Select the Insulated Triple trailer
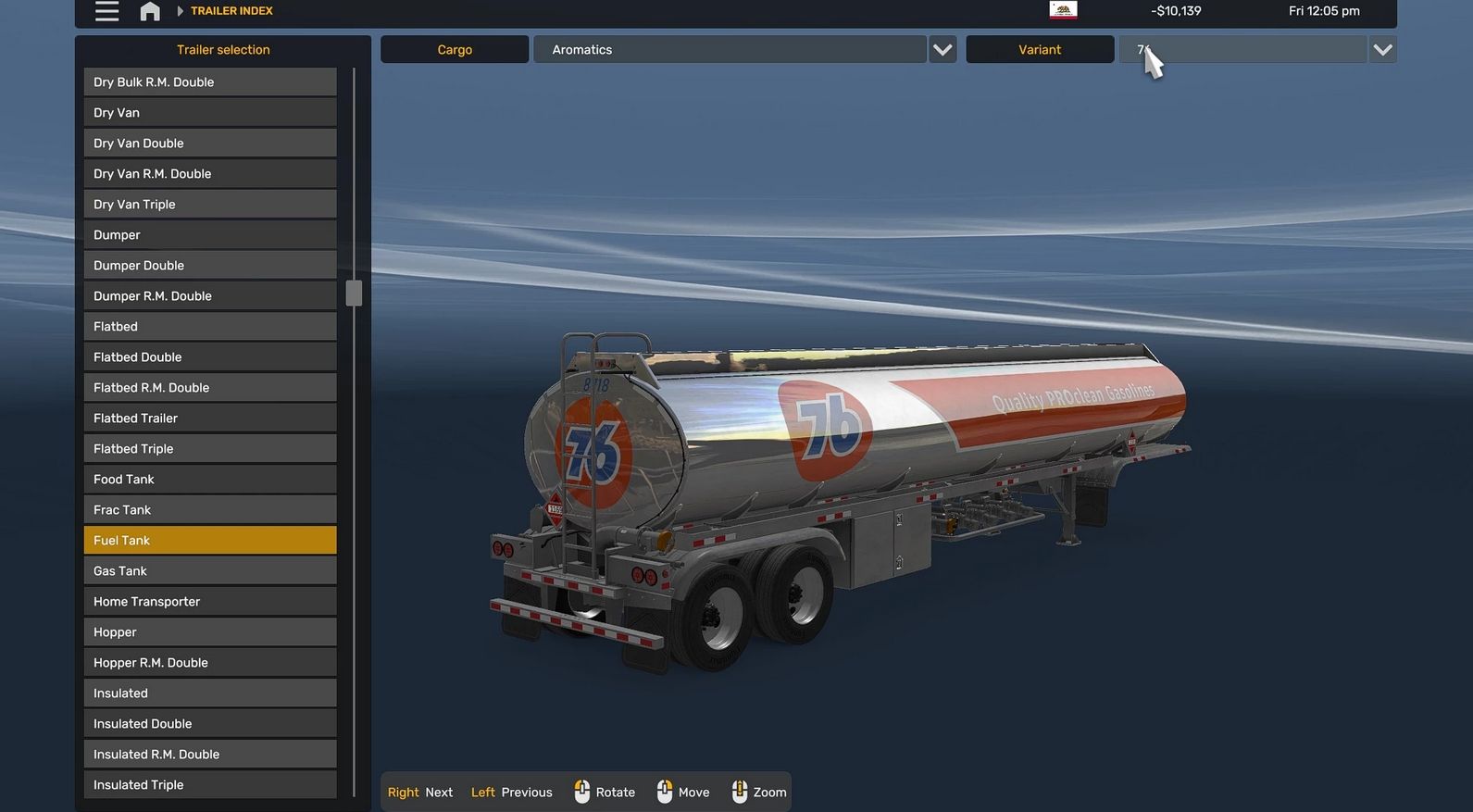1473x812 pixels. 210,785
